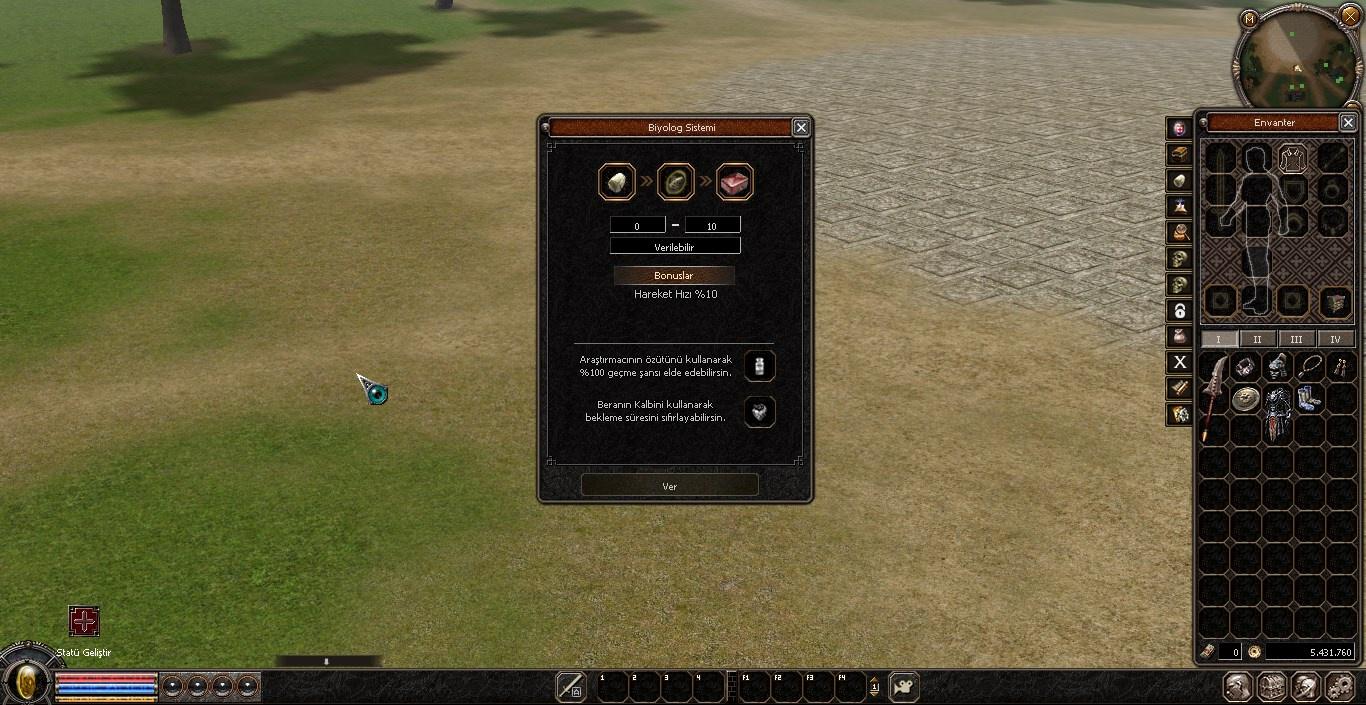Screen dimensions: 1366x705
Task: Switch to inventory page III
Action: [x=1296, y=339]
